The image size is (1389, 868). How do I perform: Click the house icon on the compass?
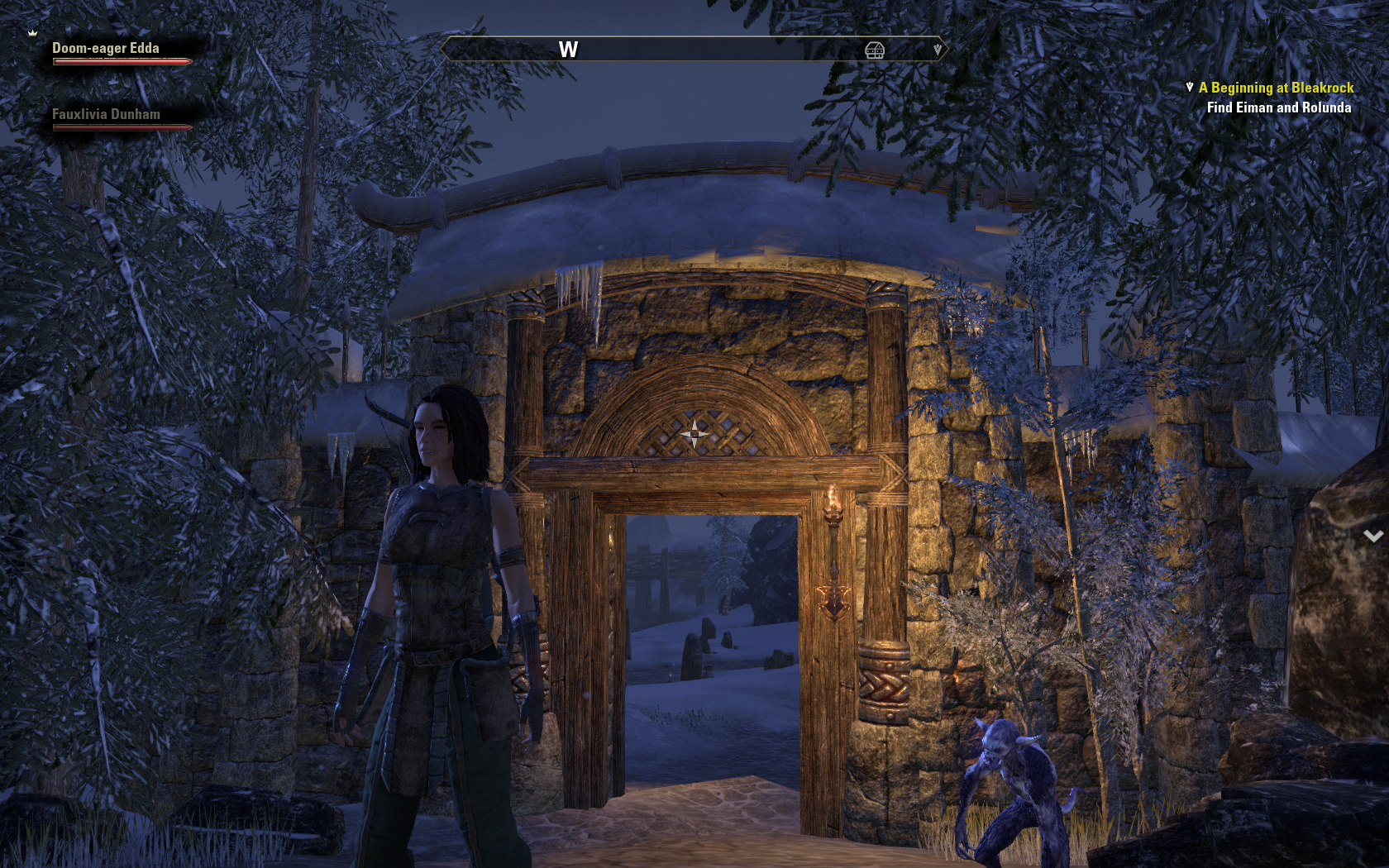[x=875, y=50]
